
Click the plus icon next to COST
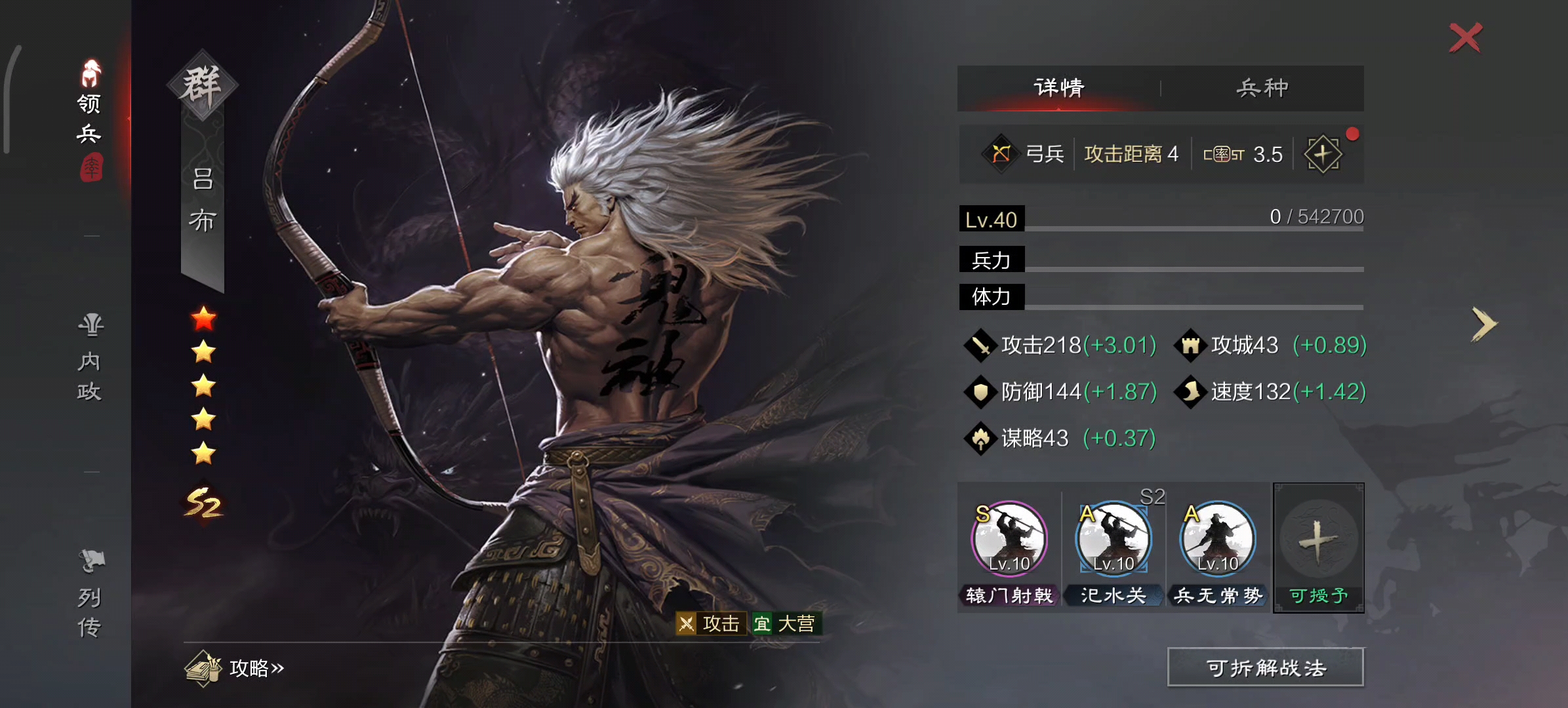tap(1324, 153)
